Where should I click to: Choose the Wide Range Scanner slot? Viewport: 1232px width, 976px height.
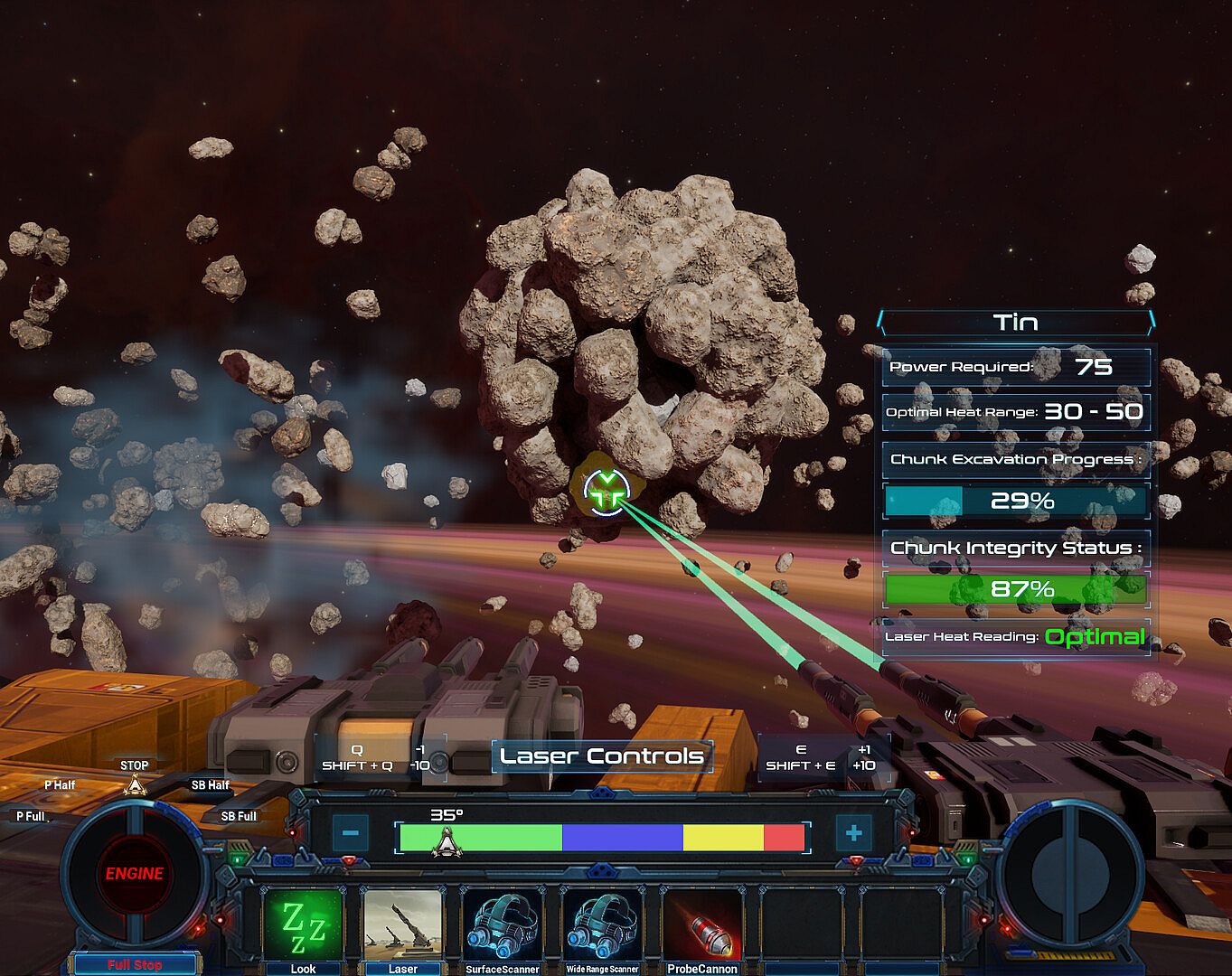pyautogui.click(x=602, y=924)
